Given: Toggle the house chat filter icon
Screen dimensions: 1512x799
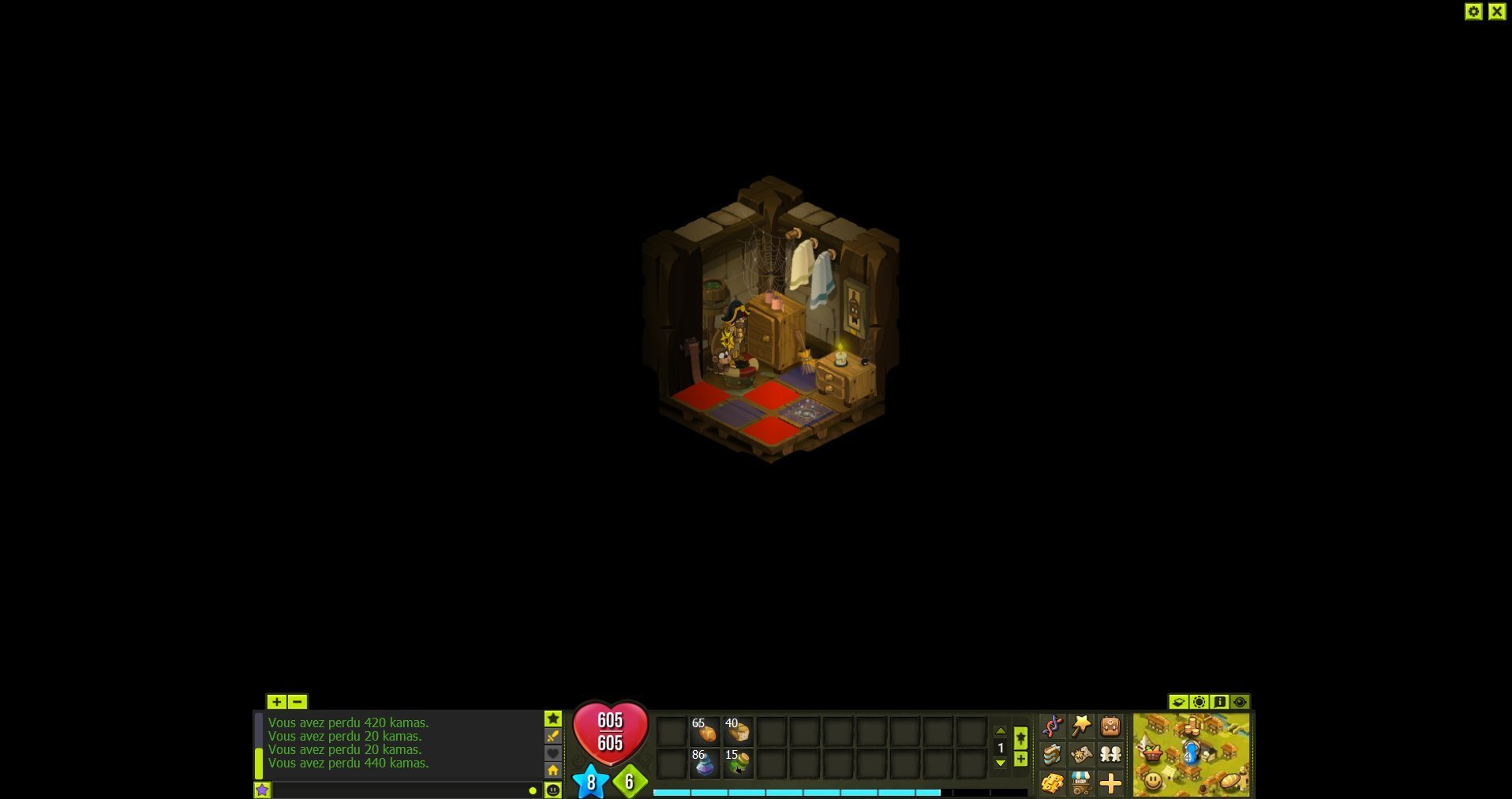Looking at the screenshot, I should [553, 771].
